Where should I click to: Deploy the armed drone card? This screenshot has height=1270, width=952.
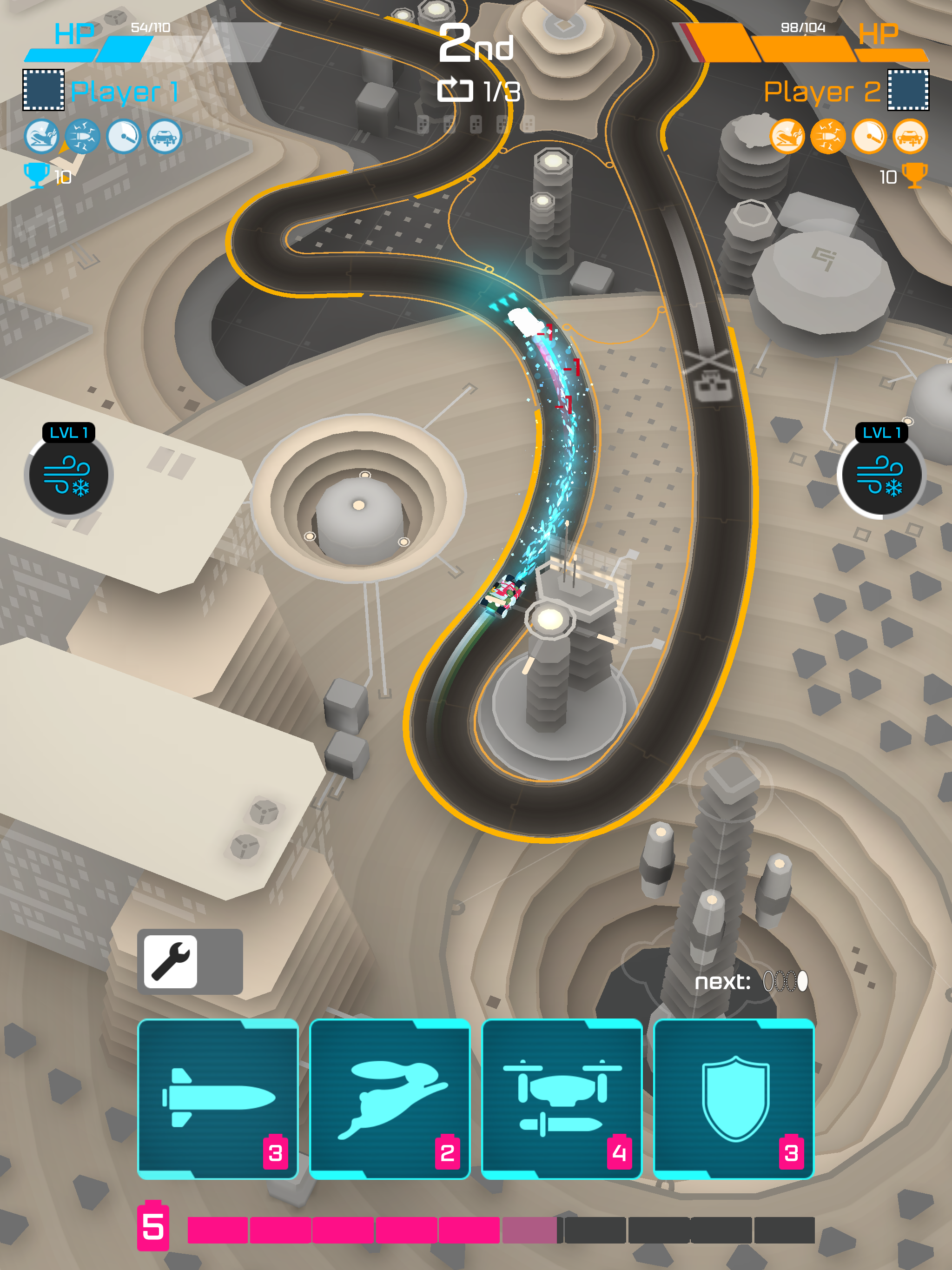click(562, 1099)
